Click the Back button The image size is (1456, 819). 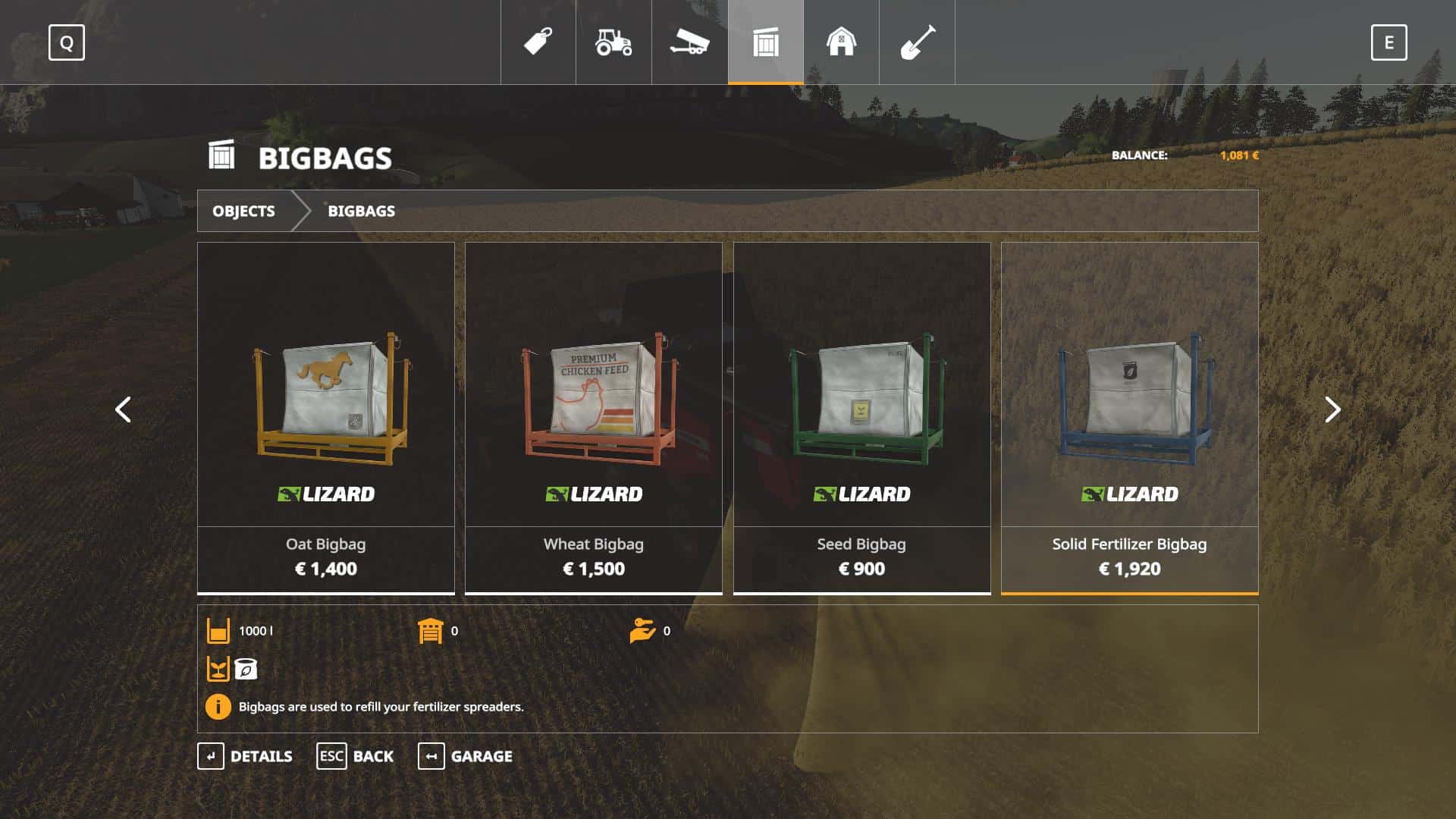click(356, 756)
